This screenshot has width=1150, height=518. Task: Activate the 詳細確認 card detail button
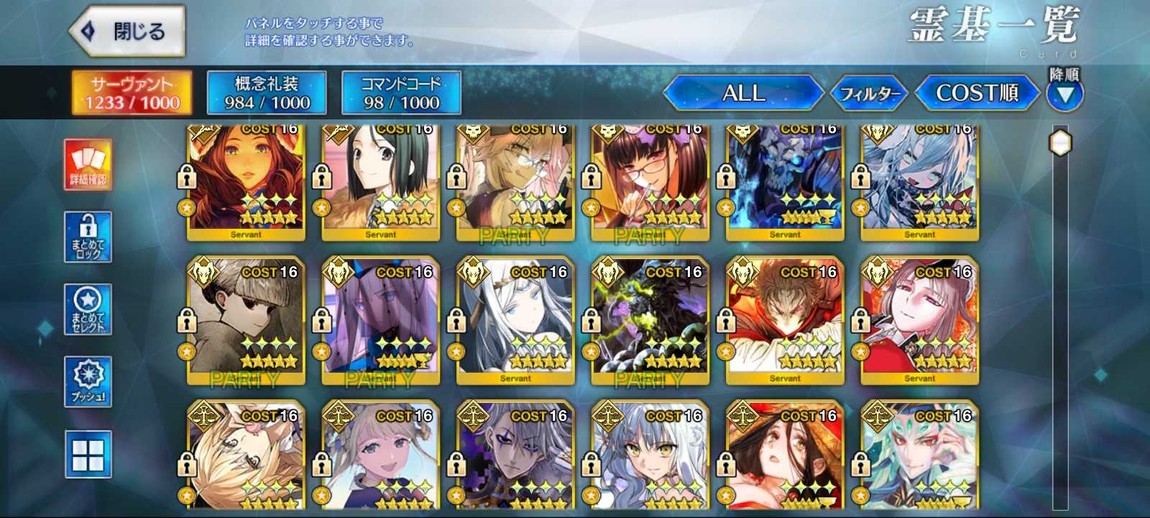(x=88, y=165)
